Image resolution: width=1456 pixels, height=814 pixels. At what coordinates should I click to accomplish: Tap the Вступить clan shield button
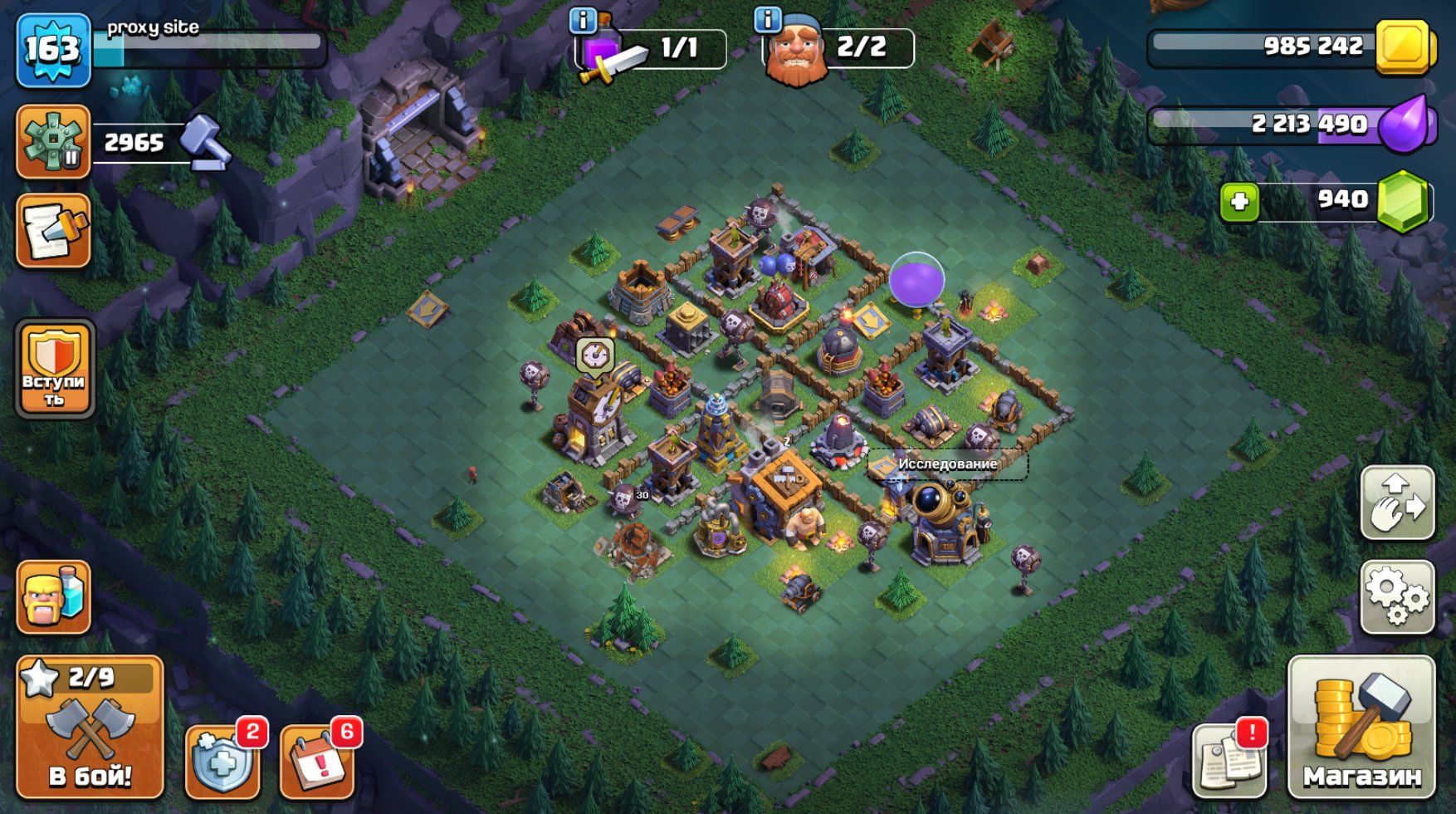point(55,368)
